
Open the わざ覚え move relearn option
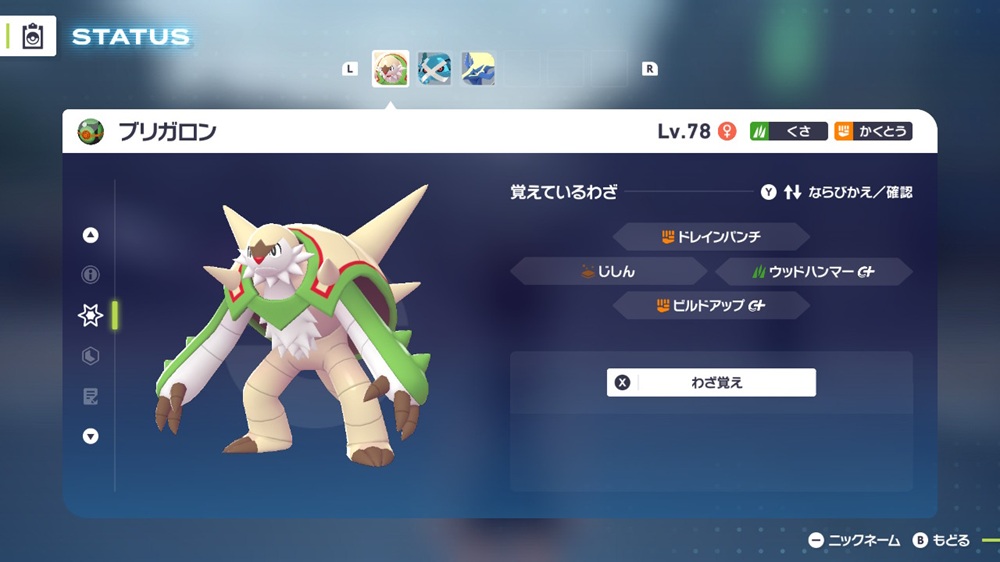pos(711,382)
